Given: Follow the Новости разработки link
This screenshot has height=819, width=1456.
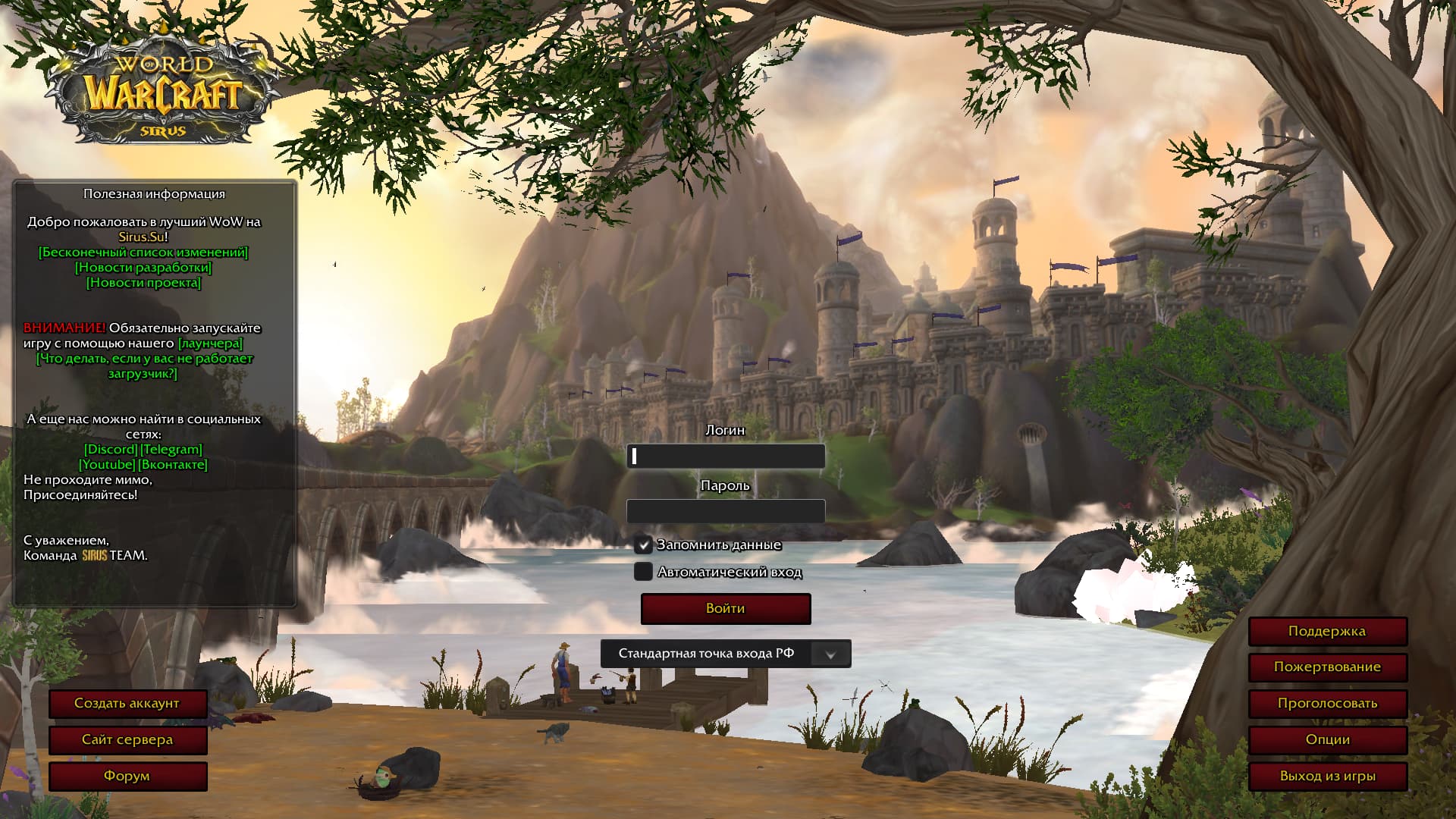Looking at the screenshot, I should (x=143, y=268).
